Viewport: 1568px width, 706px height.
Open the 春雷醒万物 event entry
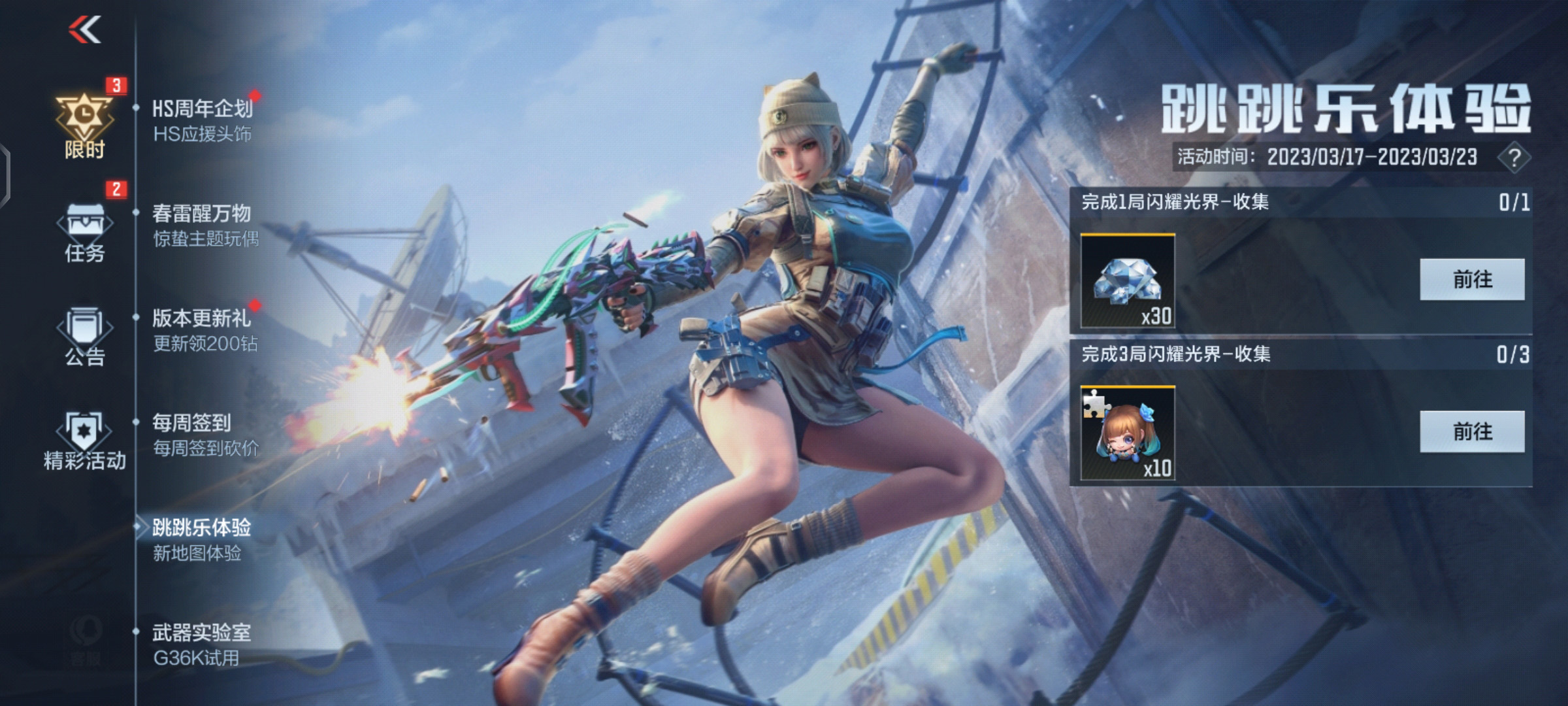[x=204, y=226]
